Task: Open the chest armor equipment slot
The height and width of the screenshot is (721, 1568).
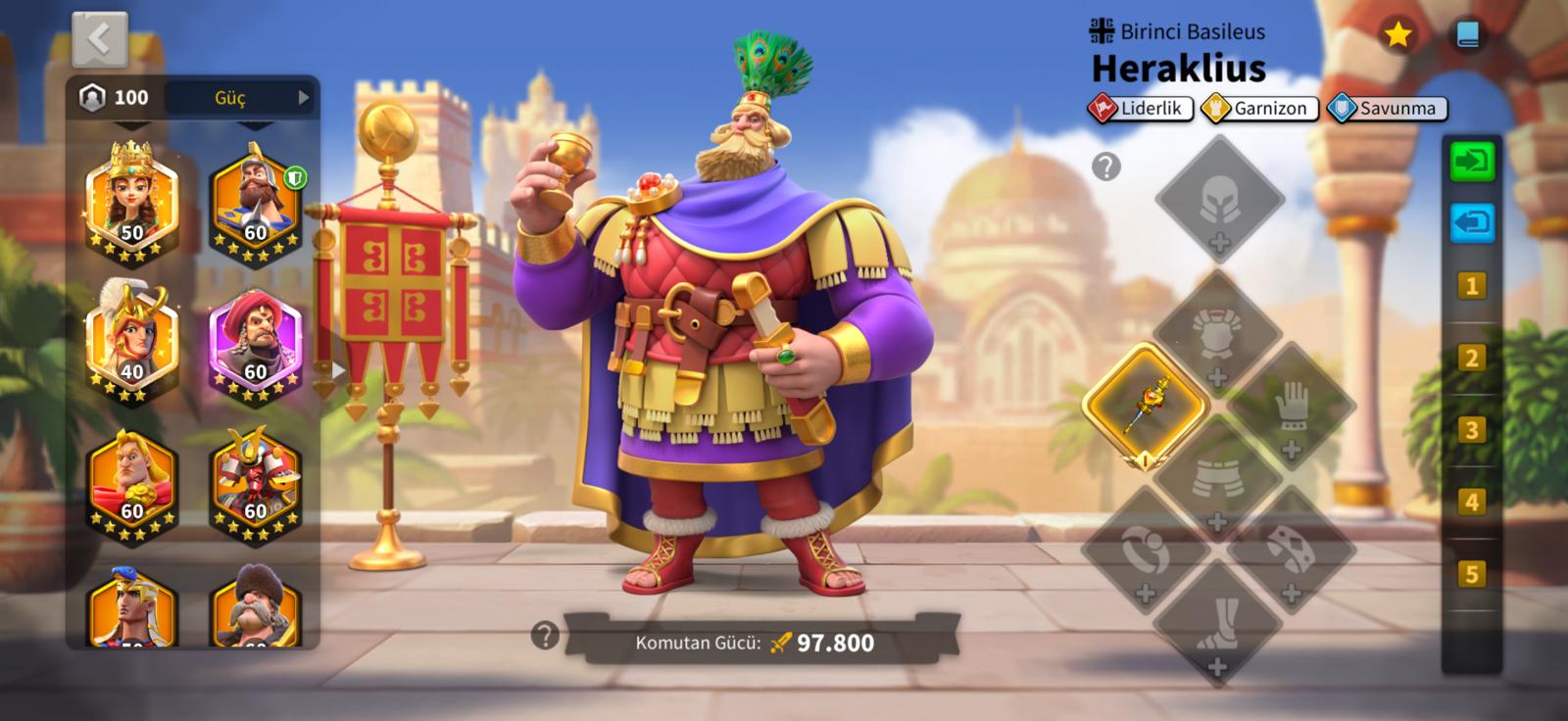Action: click(1217, 335)
